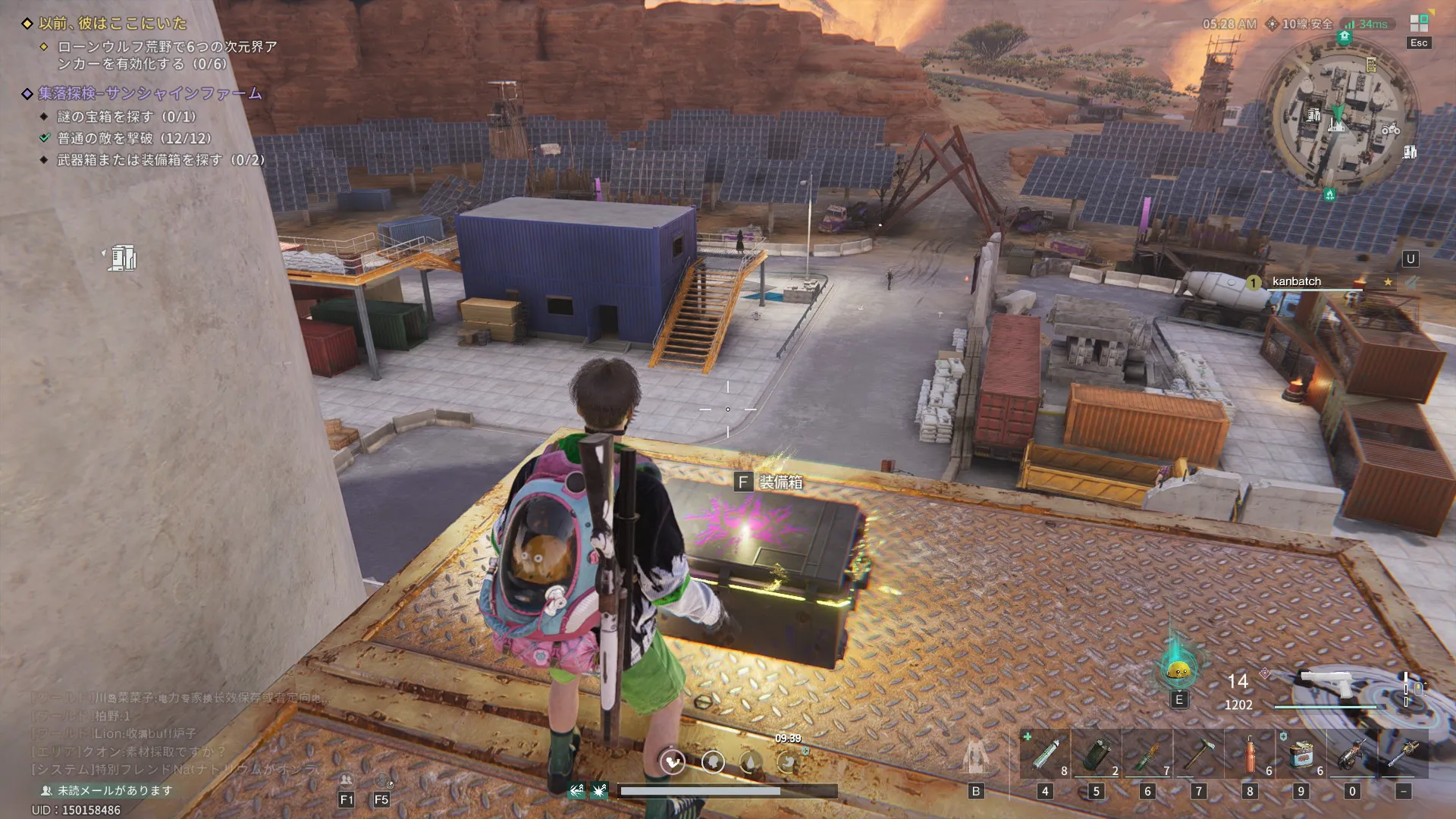
Task: Select the 集落探検-サンシャインファーム quest entry
Action: [x=149, y=93]
